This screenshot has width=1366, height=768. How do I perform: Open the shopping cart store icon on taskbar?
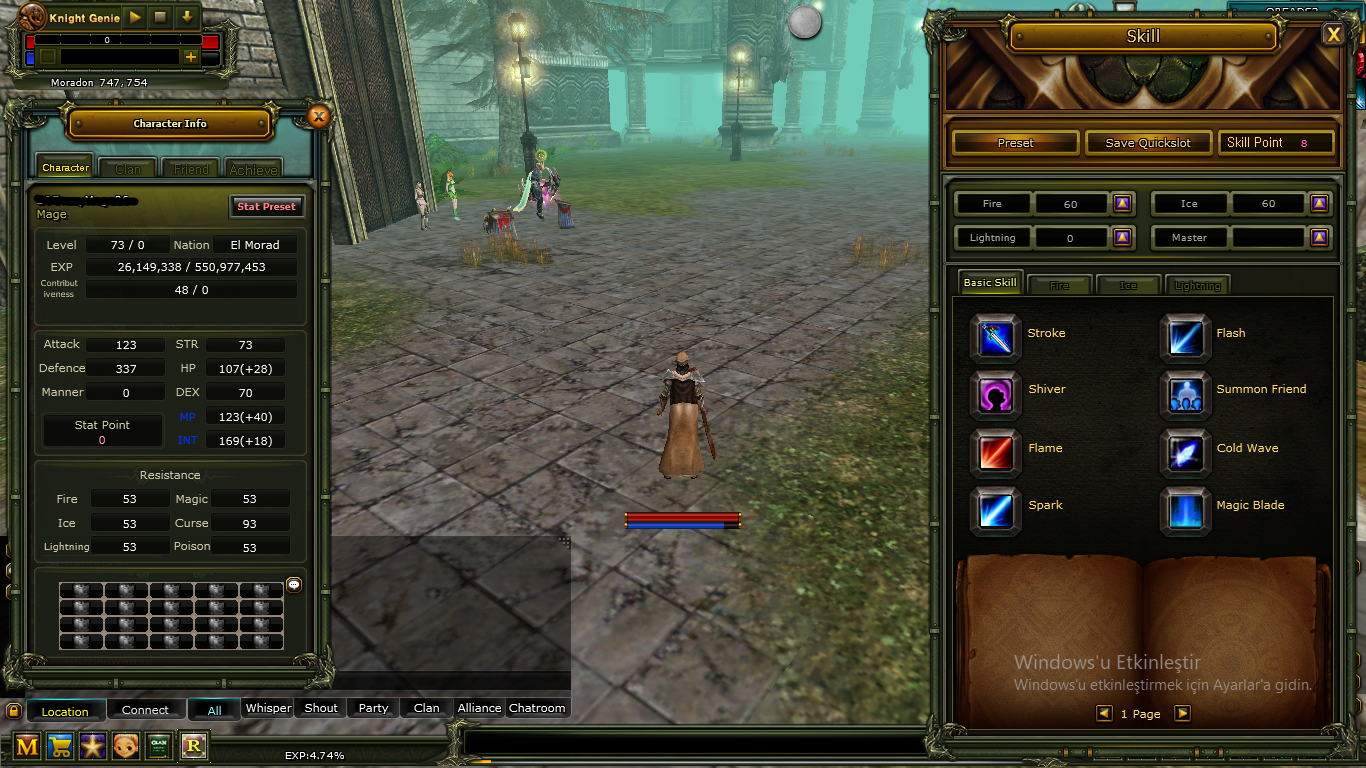point(59,746)
